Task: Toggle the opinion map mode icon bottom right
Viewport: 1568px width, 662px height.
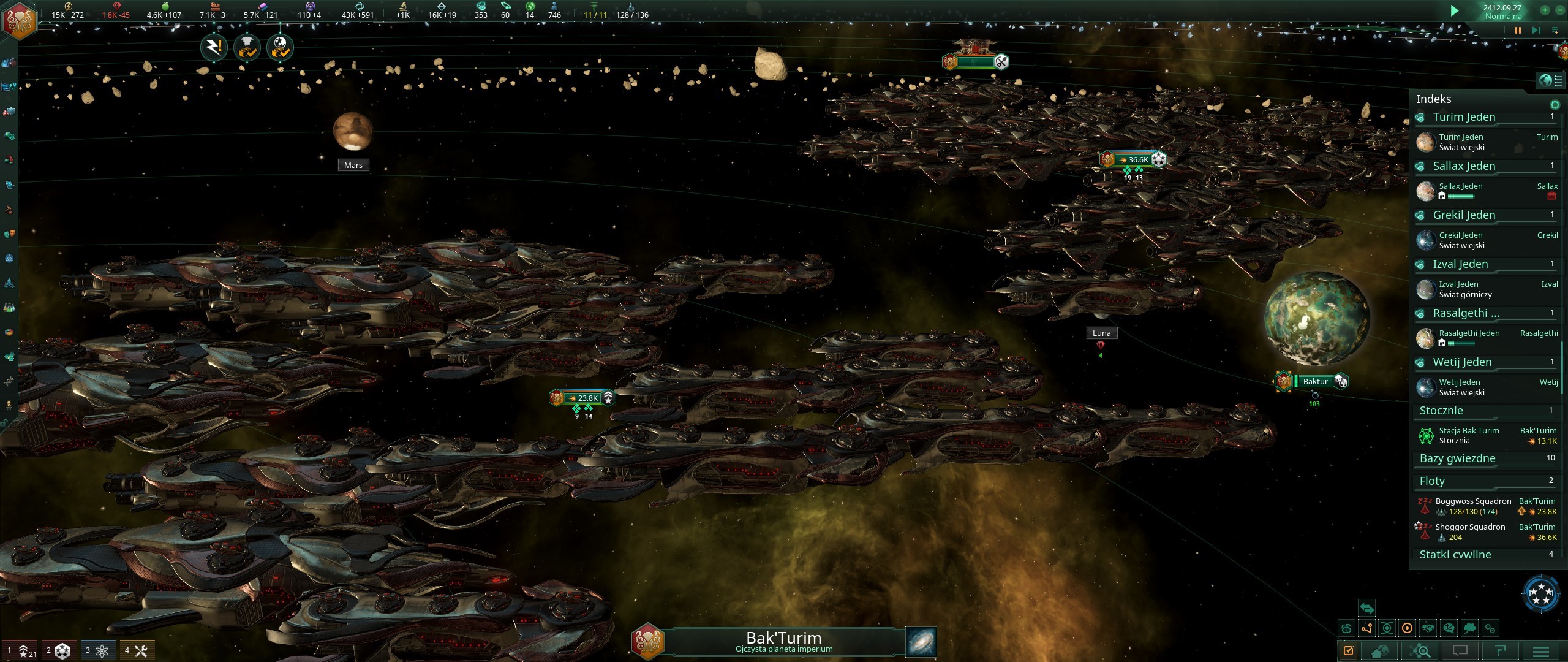Action: [1448, 629]
